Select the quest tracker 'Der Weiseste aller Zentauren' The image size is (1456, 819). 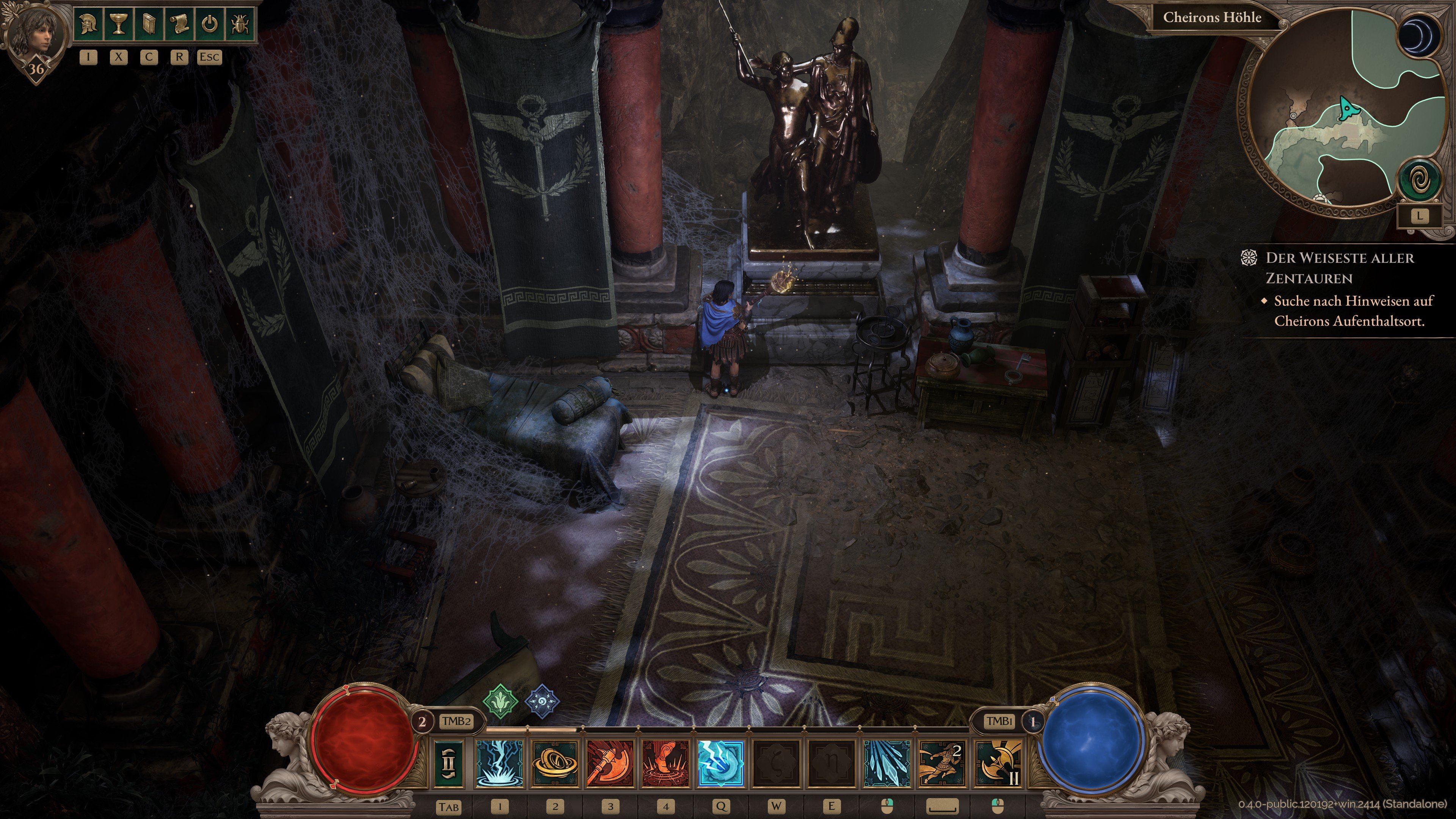point(1340,268)
